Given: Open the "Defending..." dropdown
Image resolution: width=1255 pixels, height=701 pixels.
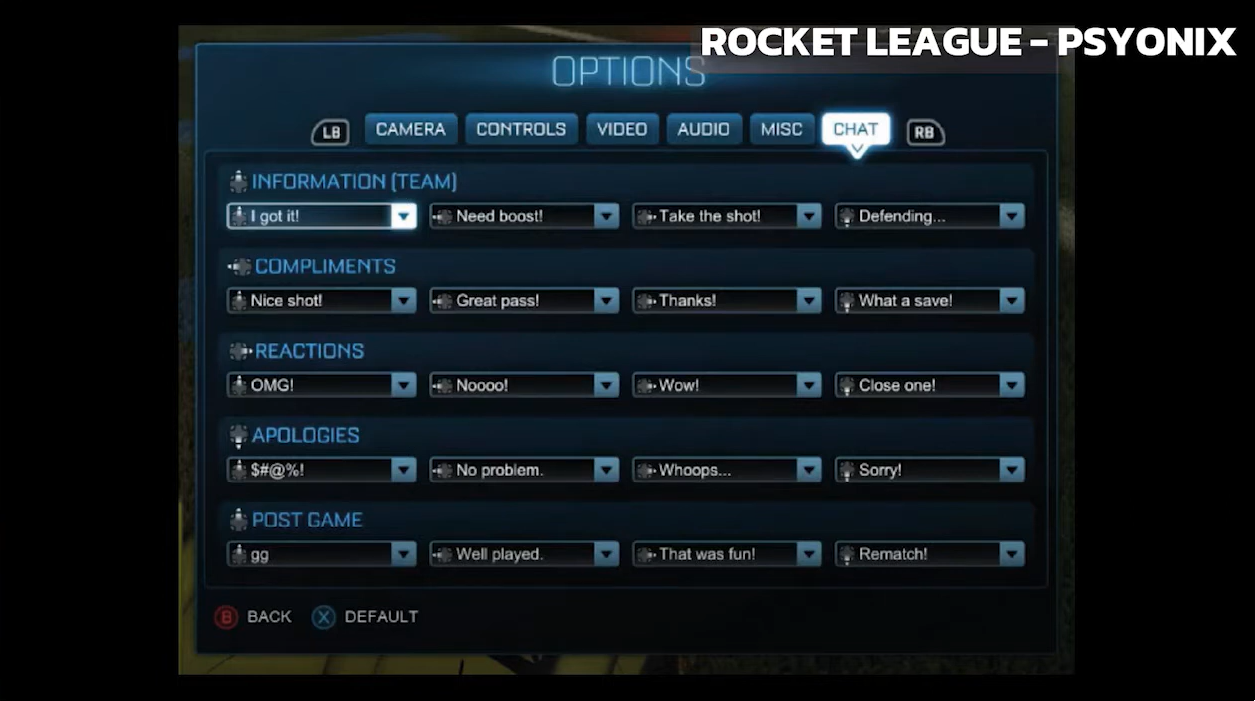Looking at the screenshot, I should 930,216.
